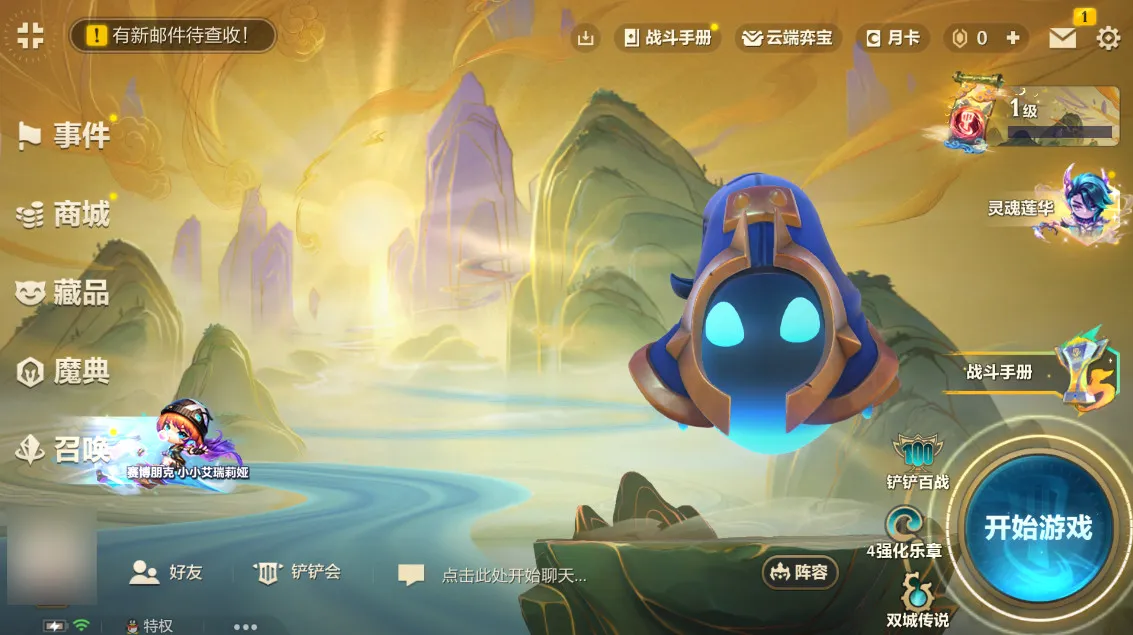Open the 战斗手册 button in top bar
This screenshot has height=635, width=1133.
[668, 38]
